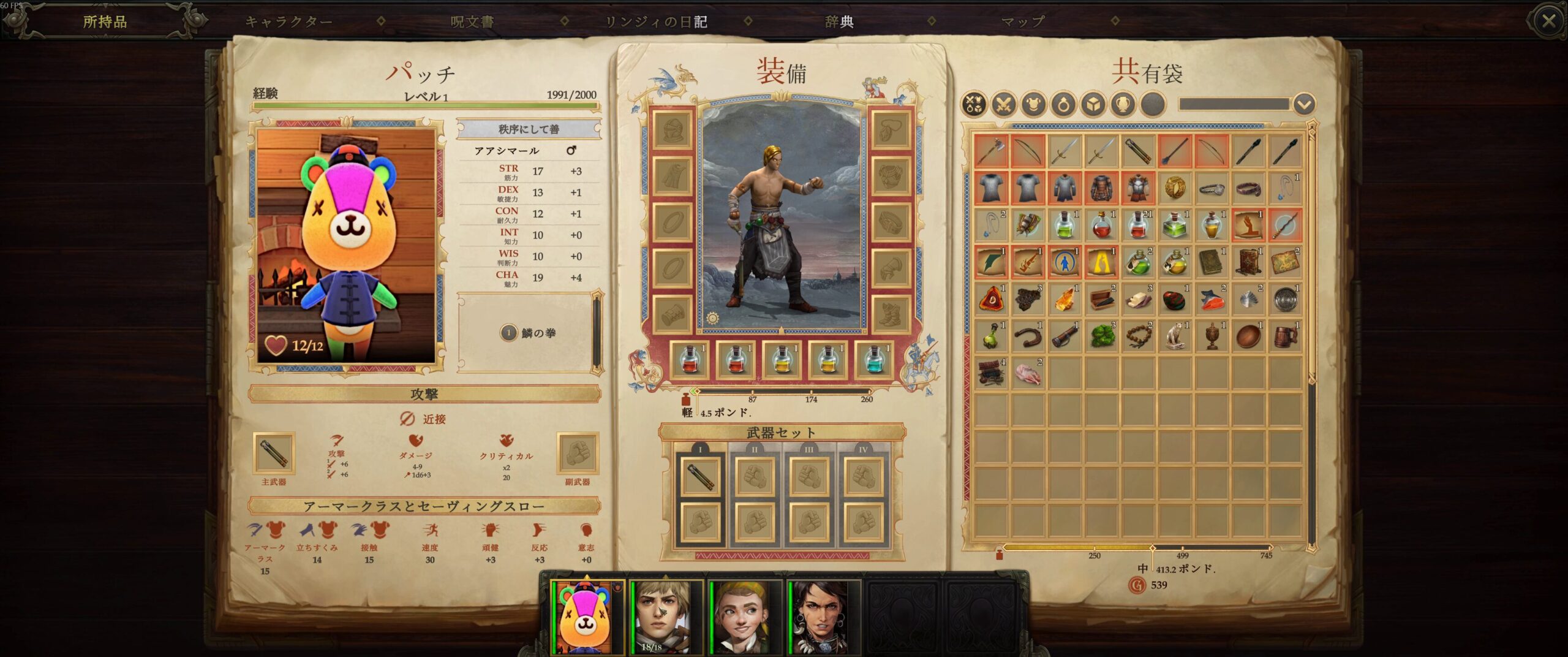Screen dimensions: 1568x657
Task: Open the キャラクター tab
Action: (288, 22)
